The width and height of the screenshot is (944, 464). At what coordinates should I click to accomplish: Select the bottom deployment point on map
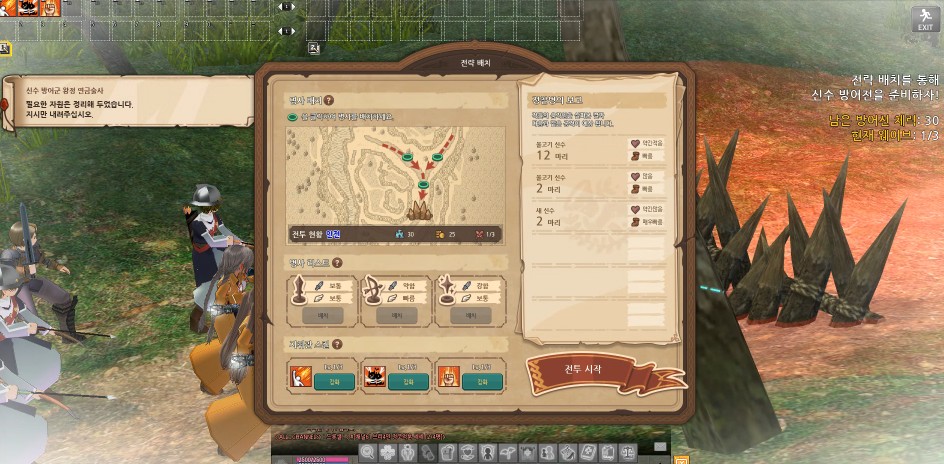pos(423,184)
